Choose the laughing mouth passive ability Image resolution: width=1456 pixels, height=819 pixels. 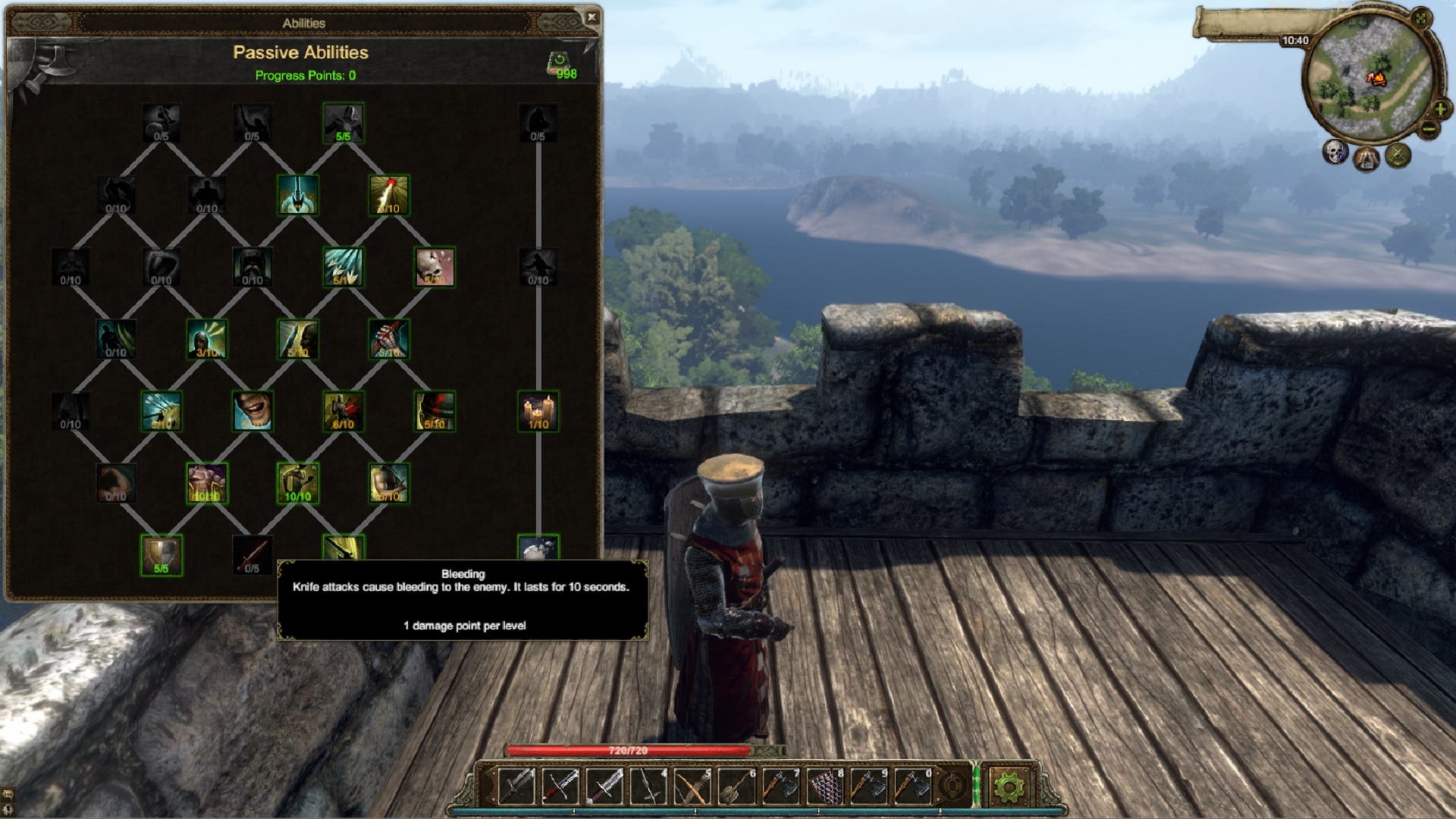click(x=253, y=411)
